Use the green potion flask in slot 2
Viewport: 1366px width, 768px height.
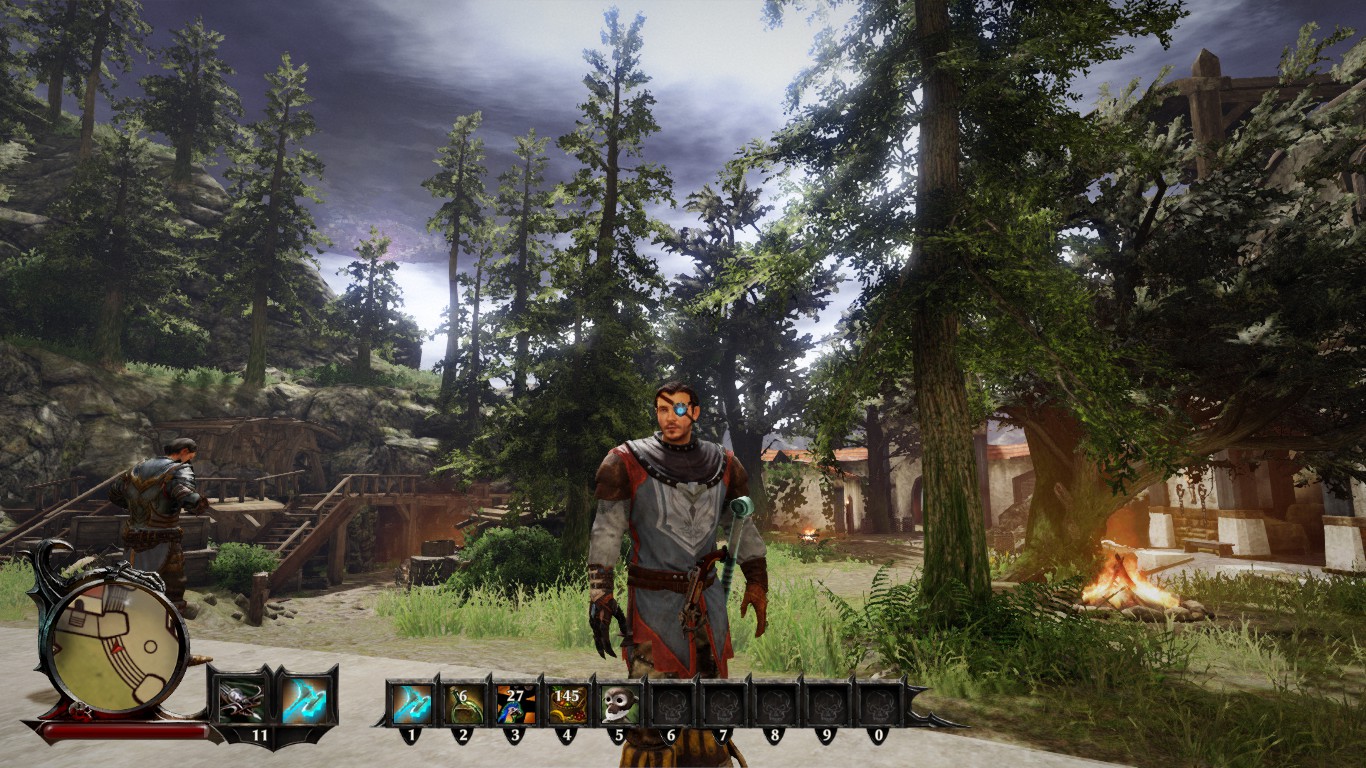click(x=464, y=704)
